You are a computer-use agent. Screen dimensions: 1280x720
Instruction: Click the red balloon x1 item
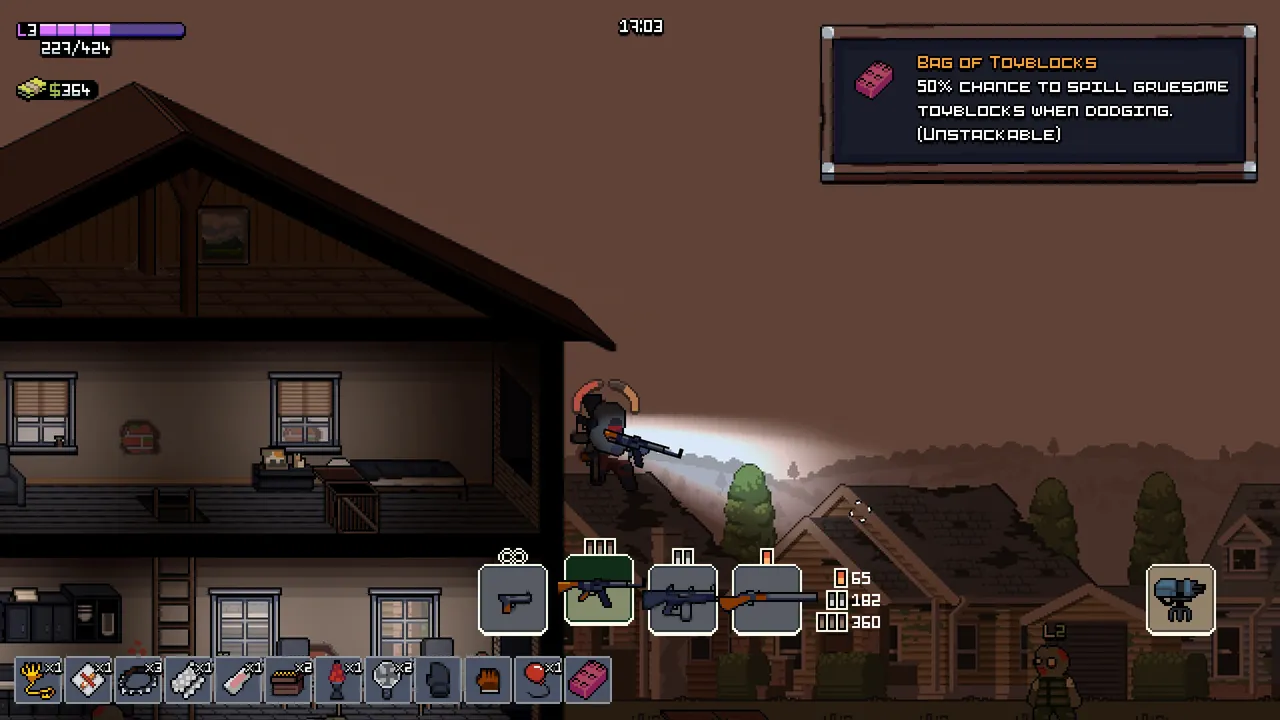click(537, 681)
